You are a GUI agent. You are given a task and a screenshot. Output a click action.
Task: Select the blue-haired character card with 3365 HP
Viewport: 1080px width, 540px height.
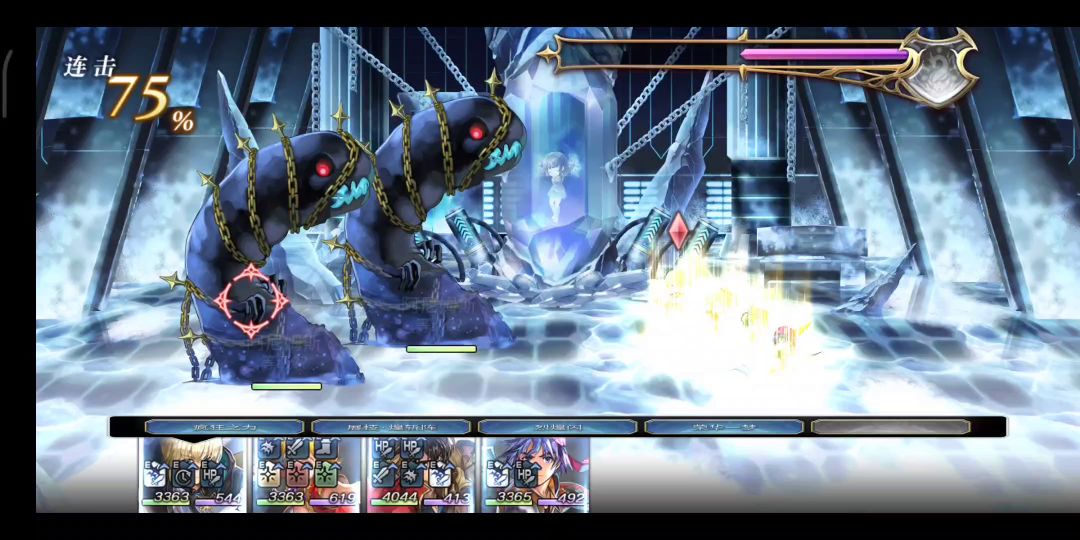[535, 475]
